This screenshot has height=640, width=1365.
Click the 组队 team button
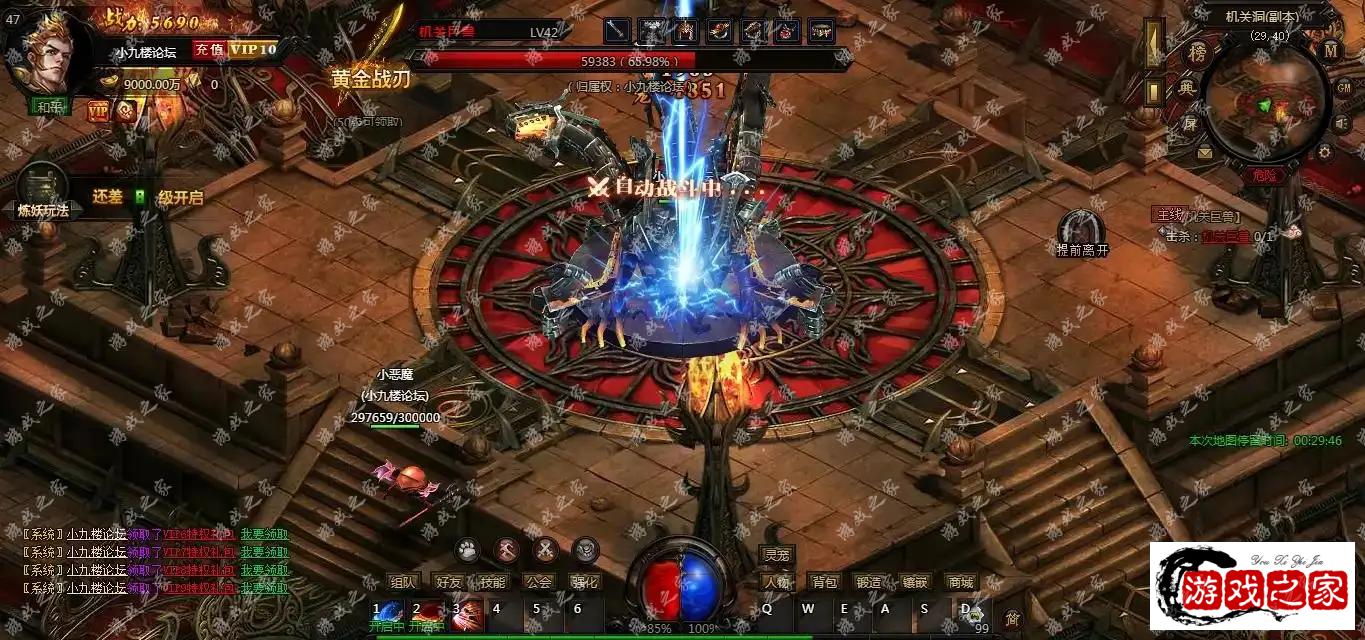[x=402, y=582]
